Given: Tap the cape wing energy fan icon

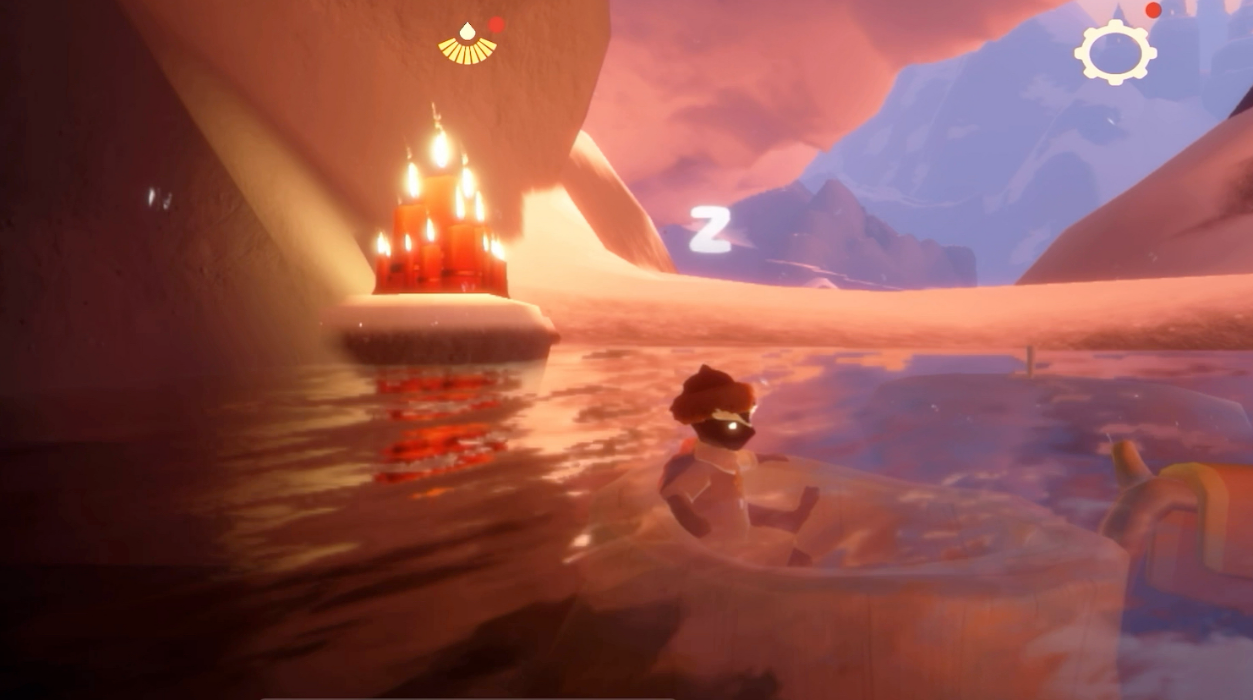Looking at the screenshot, I should [467, 46].
